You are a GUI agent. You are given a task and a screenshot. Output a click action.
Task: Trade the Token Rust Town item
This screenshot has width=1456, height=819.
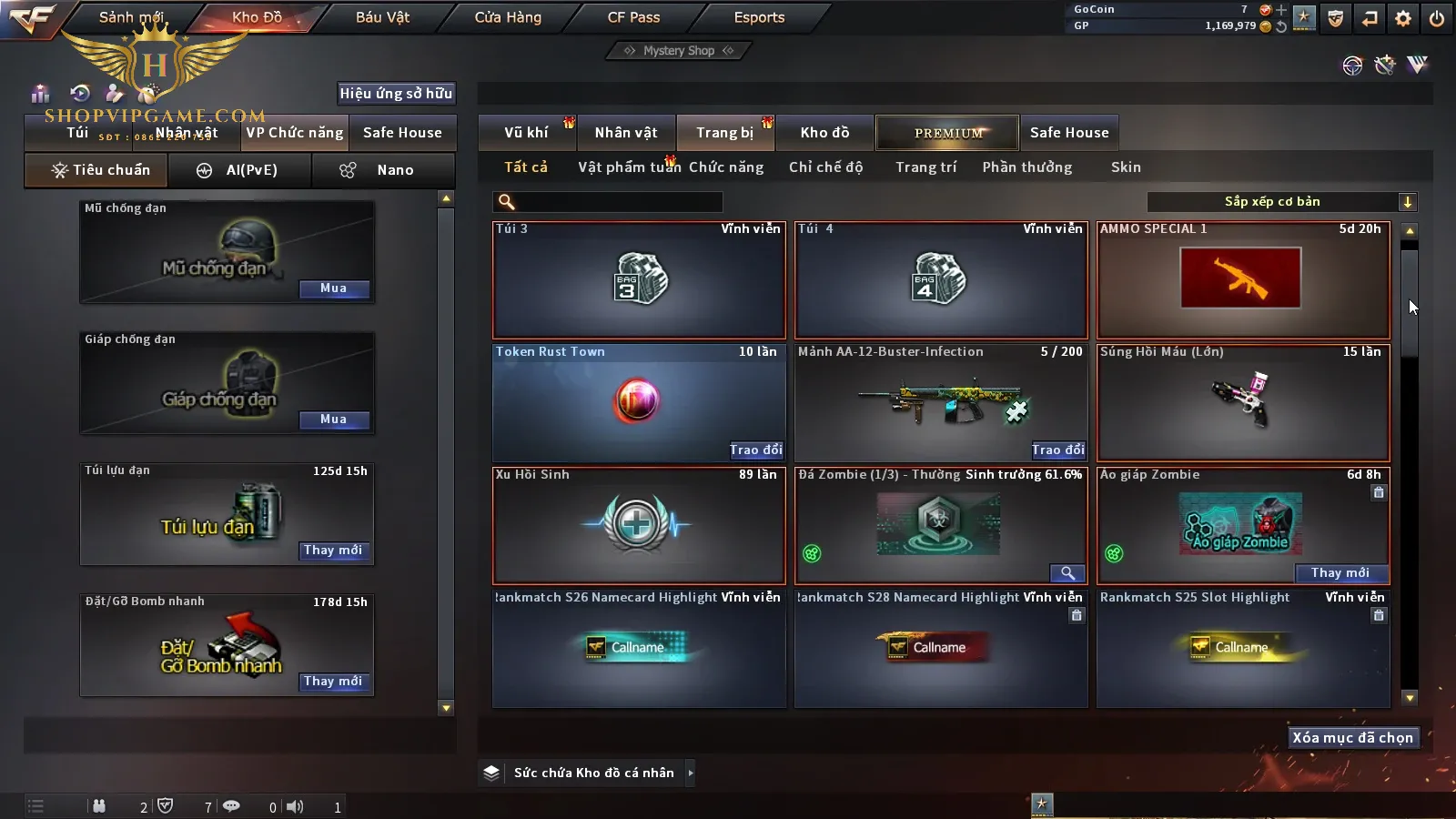tap(755, 450)
